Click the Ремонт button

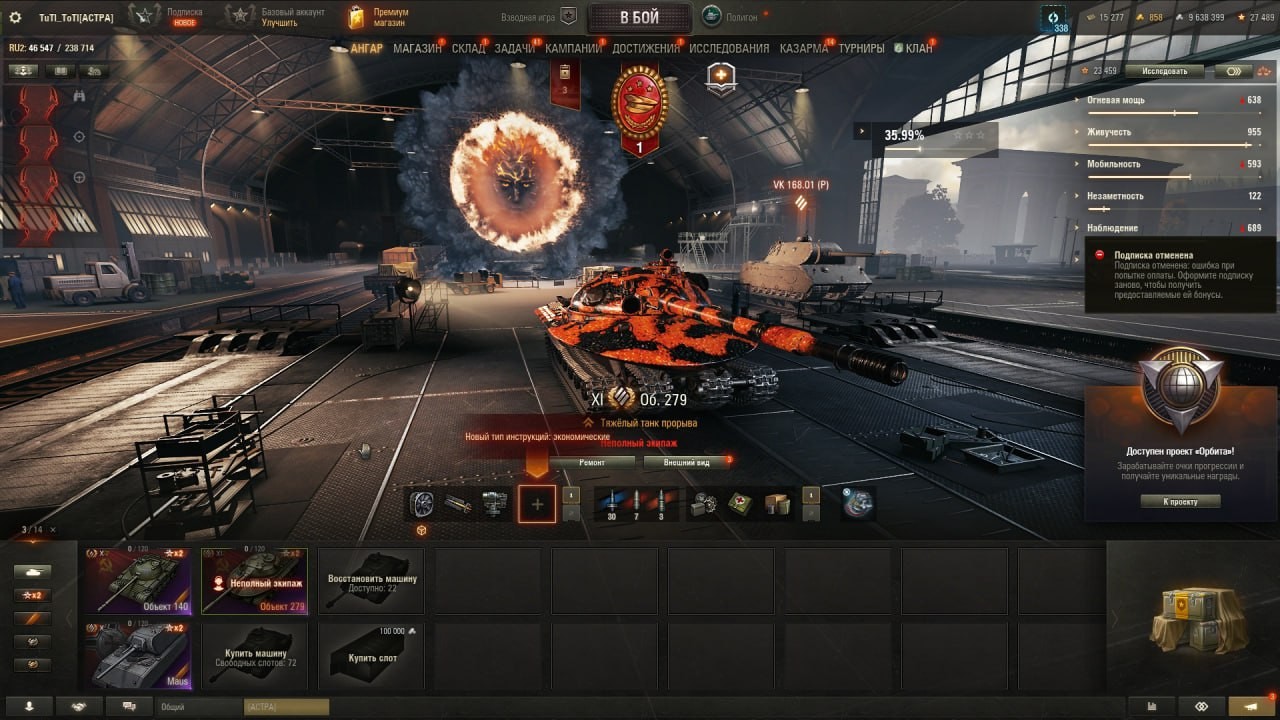pyautogui.click(x=592, y=462)
